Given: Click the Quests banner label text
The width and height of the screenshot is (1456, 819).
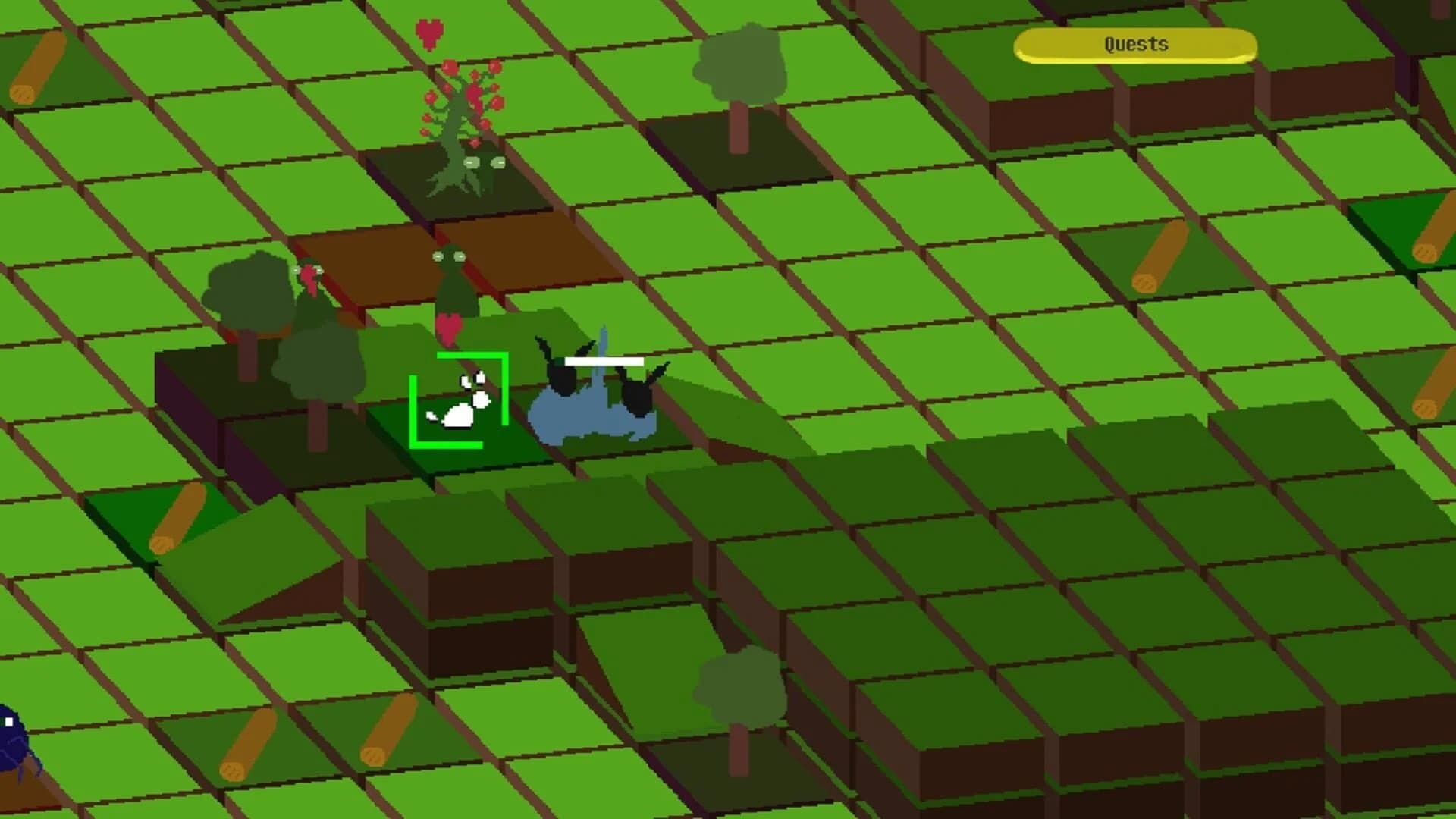Looking at the screenshot, I should tap(1134, 44).
